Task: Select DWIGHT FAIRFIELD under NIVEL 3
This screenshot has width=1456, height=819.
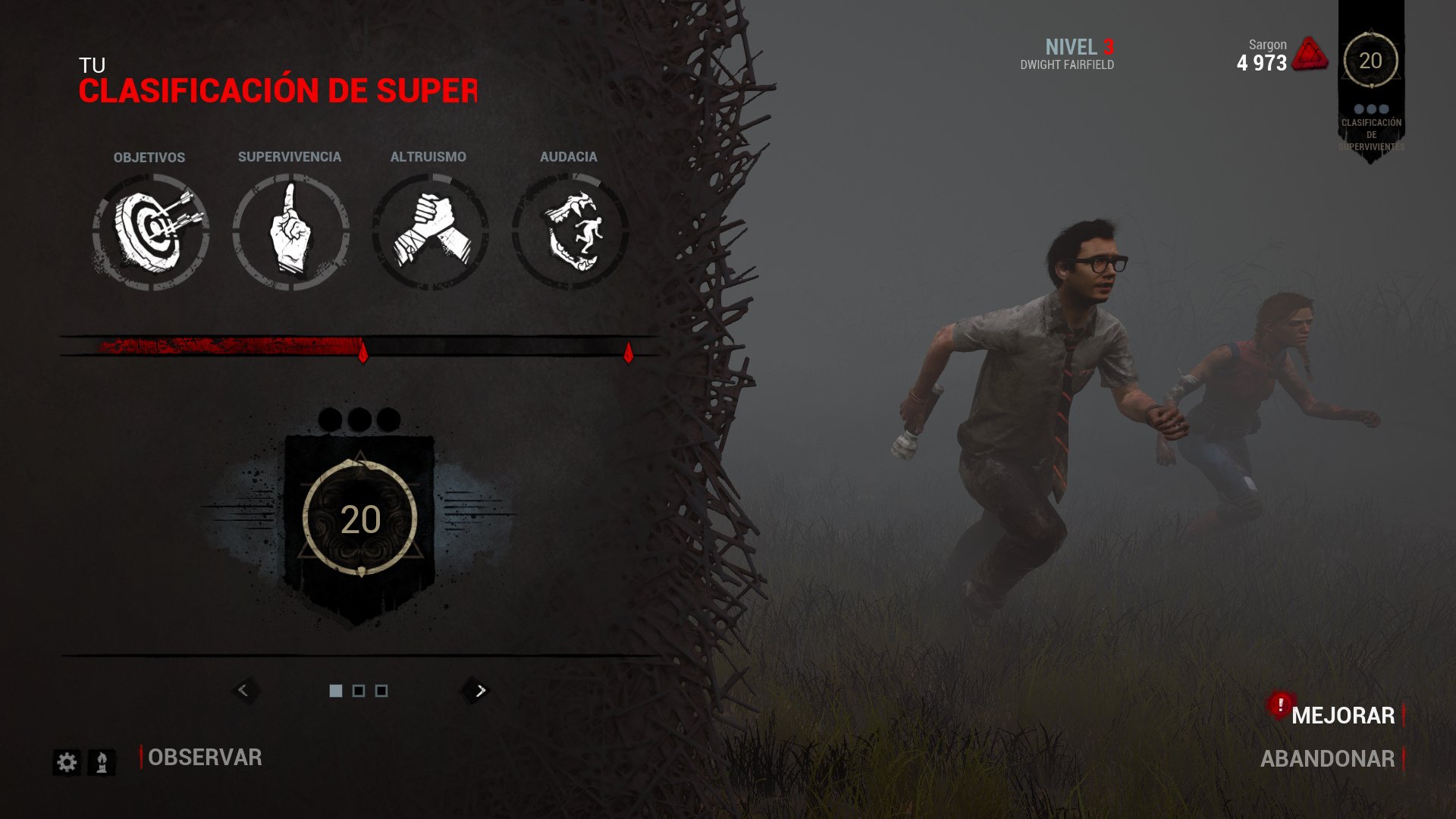Action: [x=1068, y=64]
